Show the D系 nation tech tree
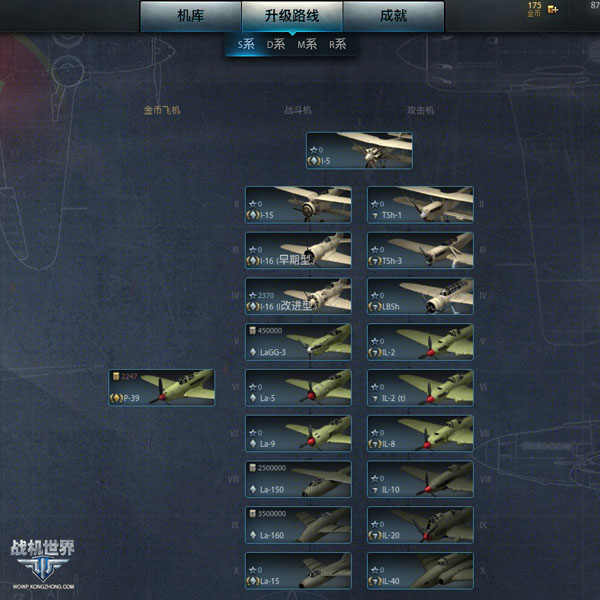600x600 pixels. 275,45
